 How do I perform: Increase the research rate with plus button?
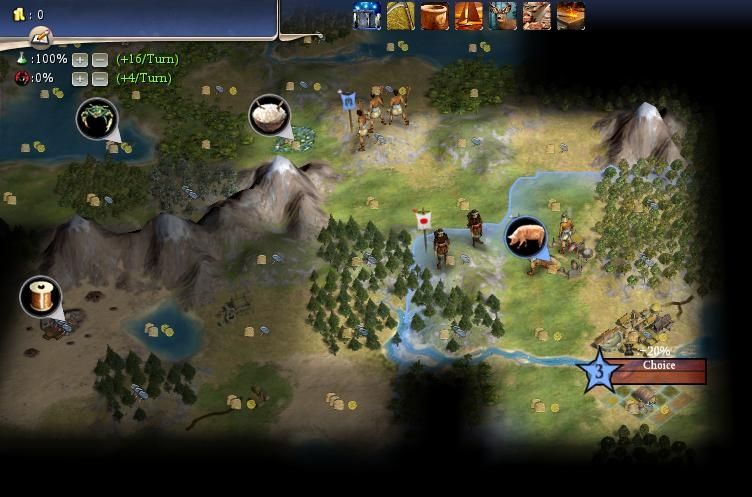tap(80, 60)
